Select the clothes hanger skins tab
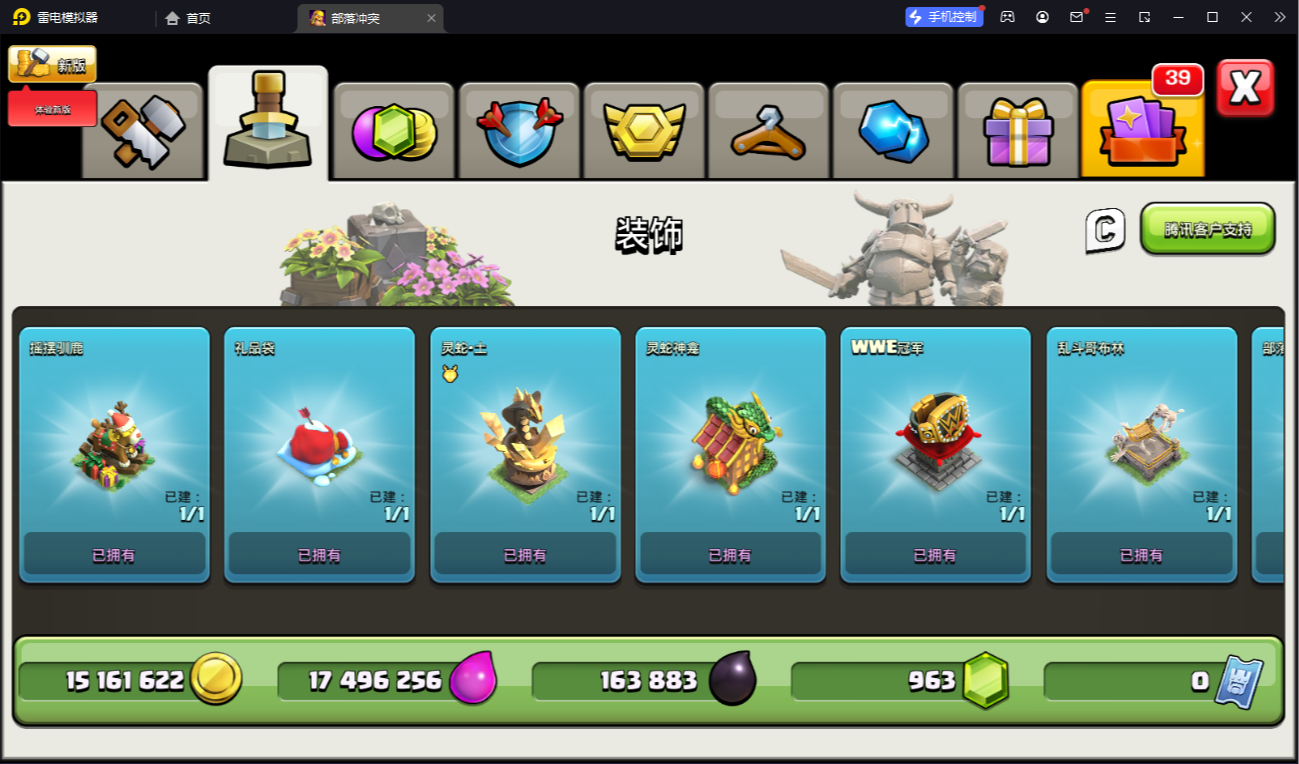 point(769,131)
